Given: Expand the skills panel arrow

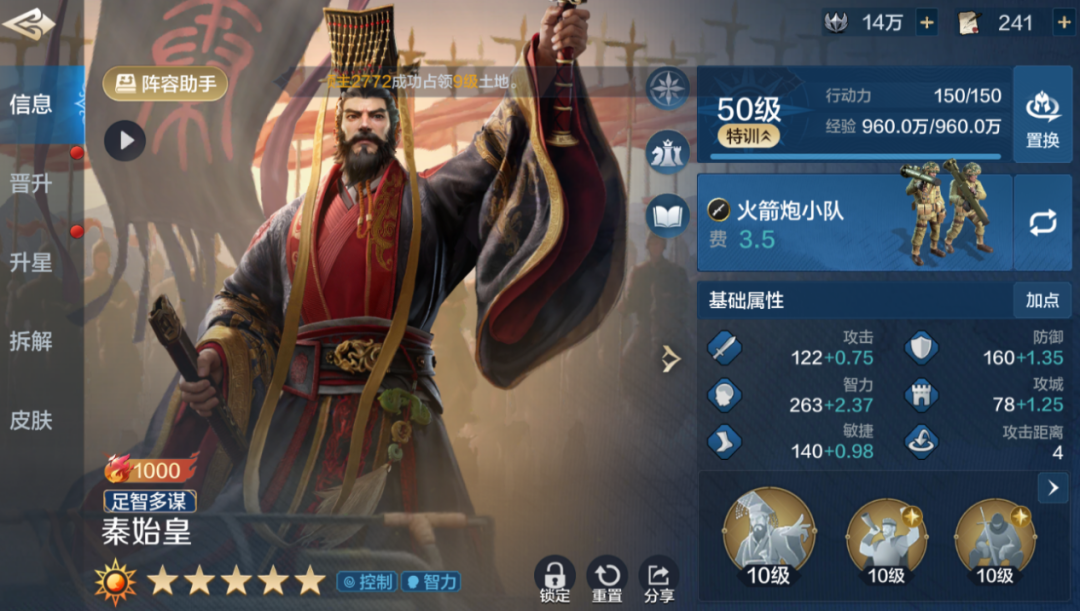Looking at the screenshot, I should [x=1052, y=488].
